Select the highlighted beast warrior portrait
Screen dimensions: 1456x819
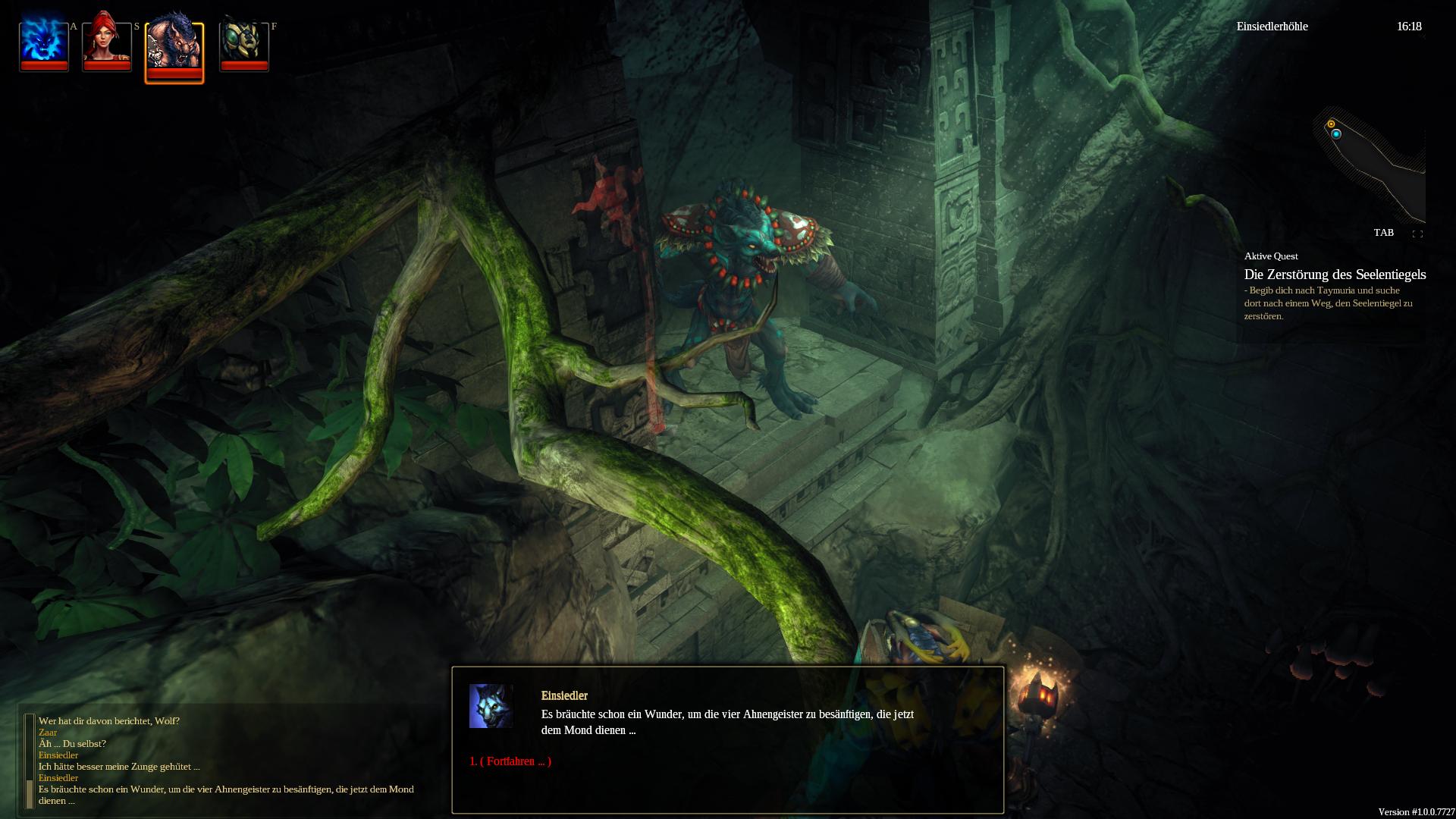tap(174, 51)
